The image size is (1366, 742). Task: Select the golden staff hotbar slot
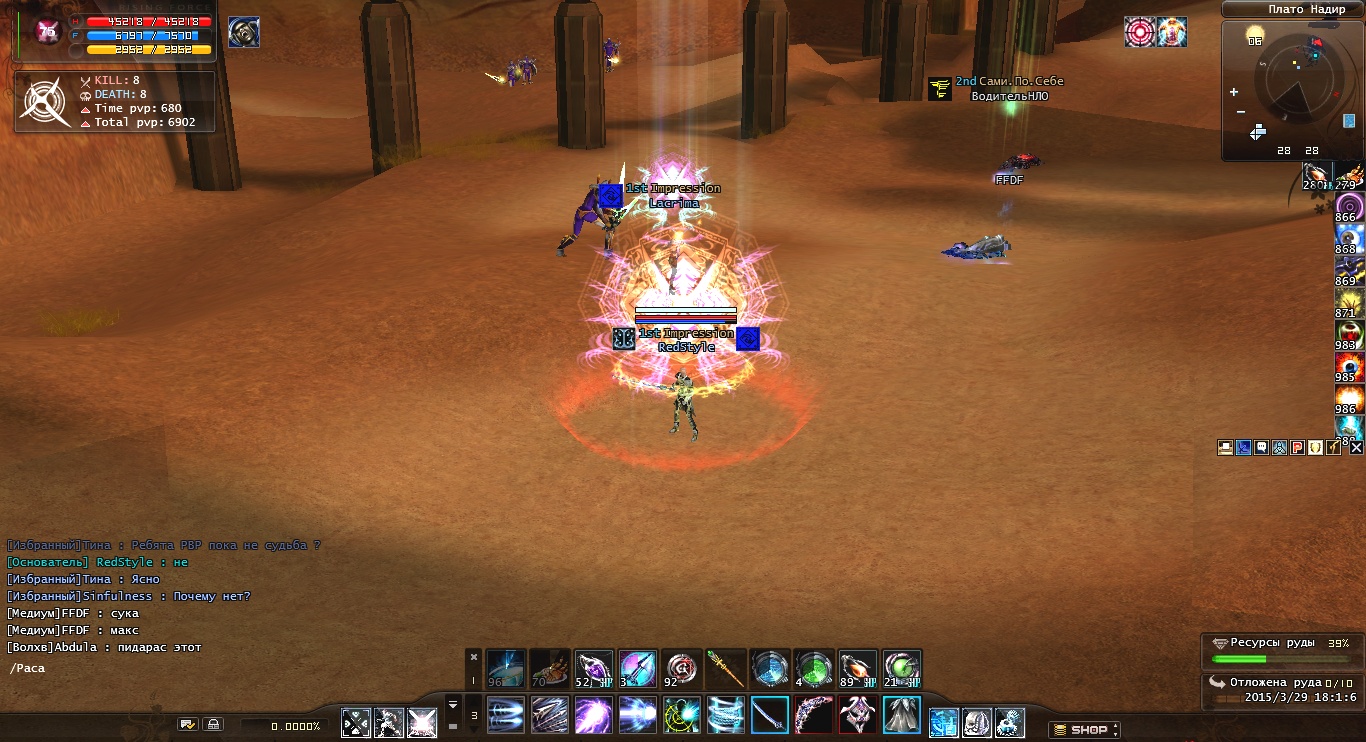tap(727, 669)
